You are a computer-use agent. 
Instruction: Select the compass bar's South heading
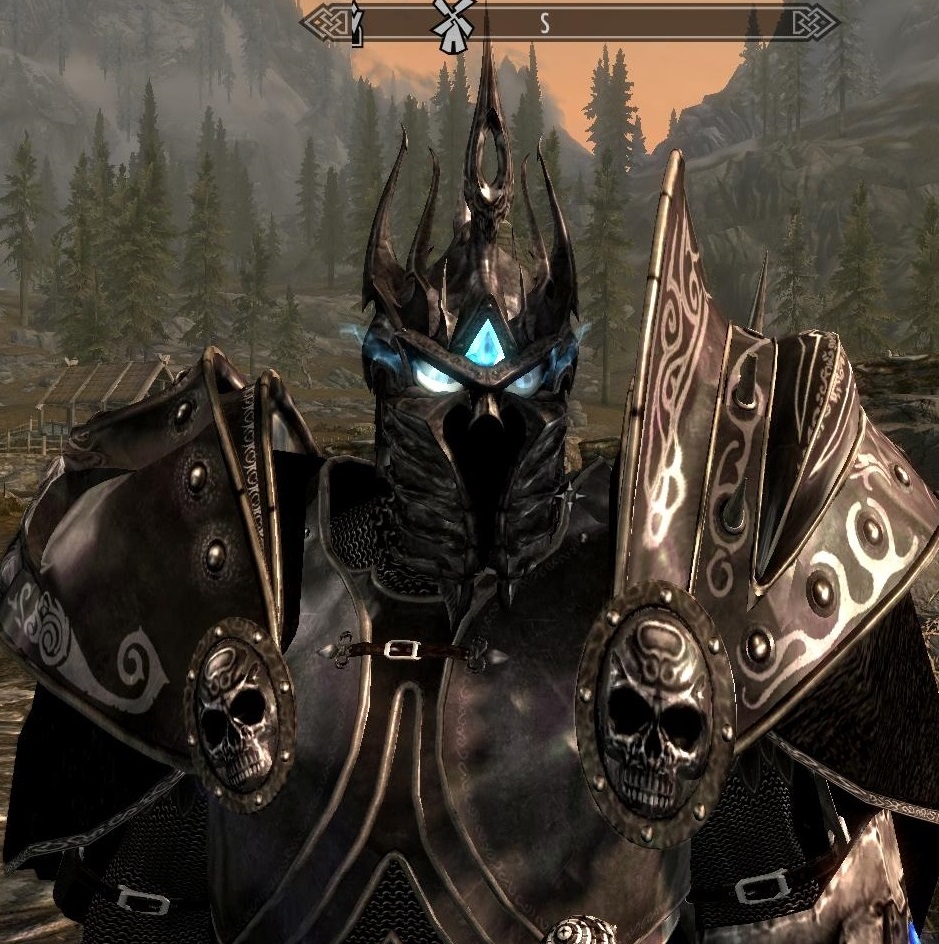[x=545, y=24]
